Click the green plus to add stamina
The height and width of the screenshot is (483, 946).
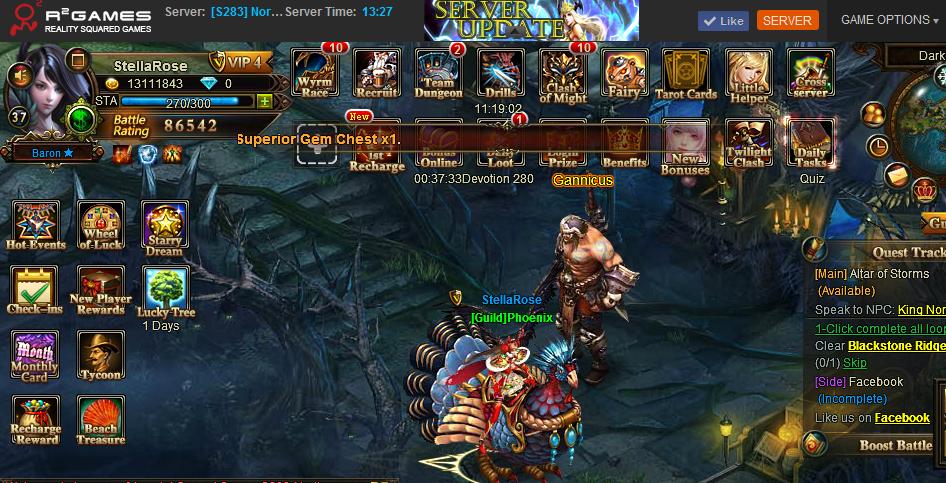[x=264, y=101]
